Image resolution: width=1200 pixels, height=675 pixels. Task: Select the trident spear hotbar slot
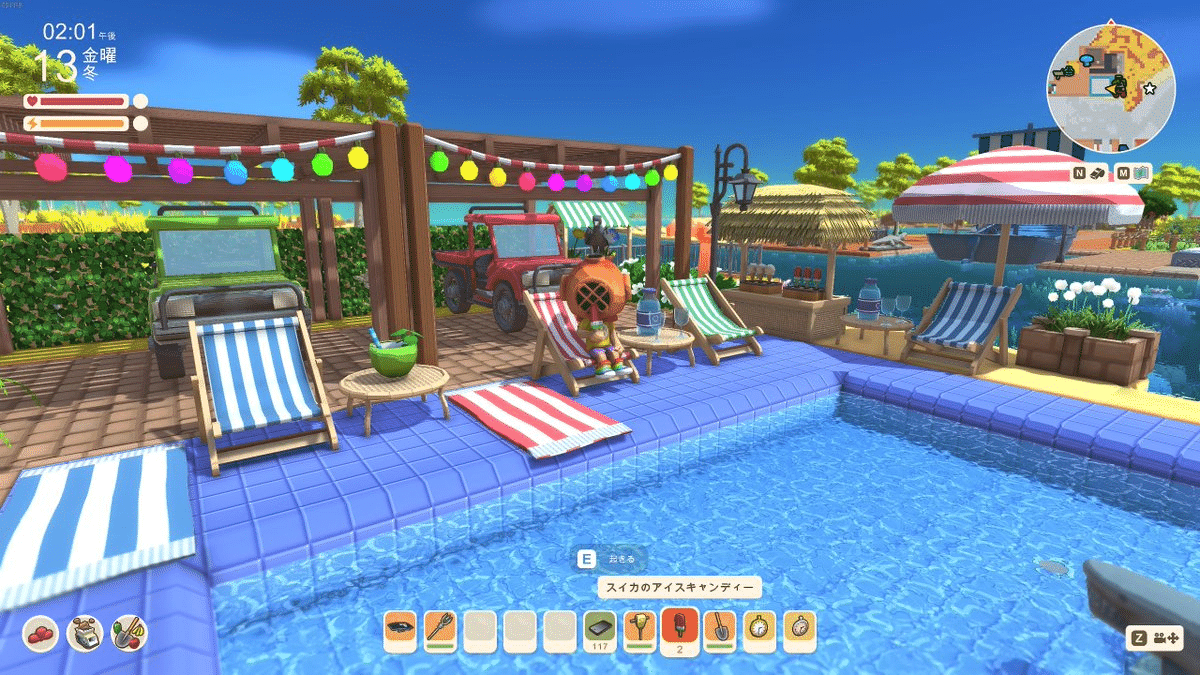click(x=439, y=628)
